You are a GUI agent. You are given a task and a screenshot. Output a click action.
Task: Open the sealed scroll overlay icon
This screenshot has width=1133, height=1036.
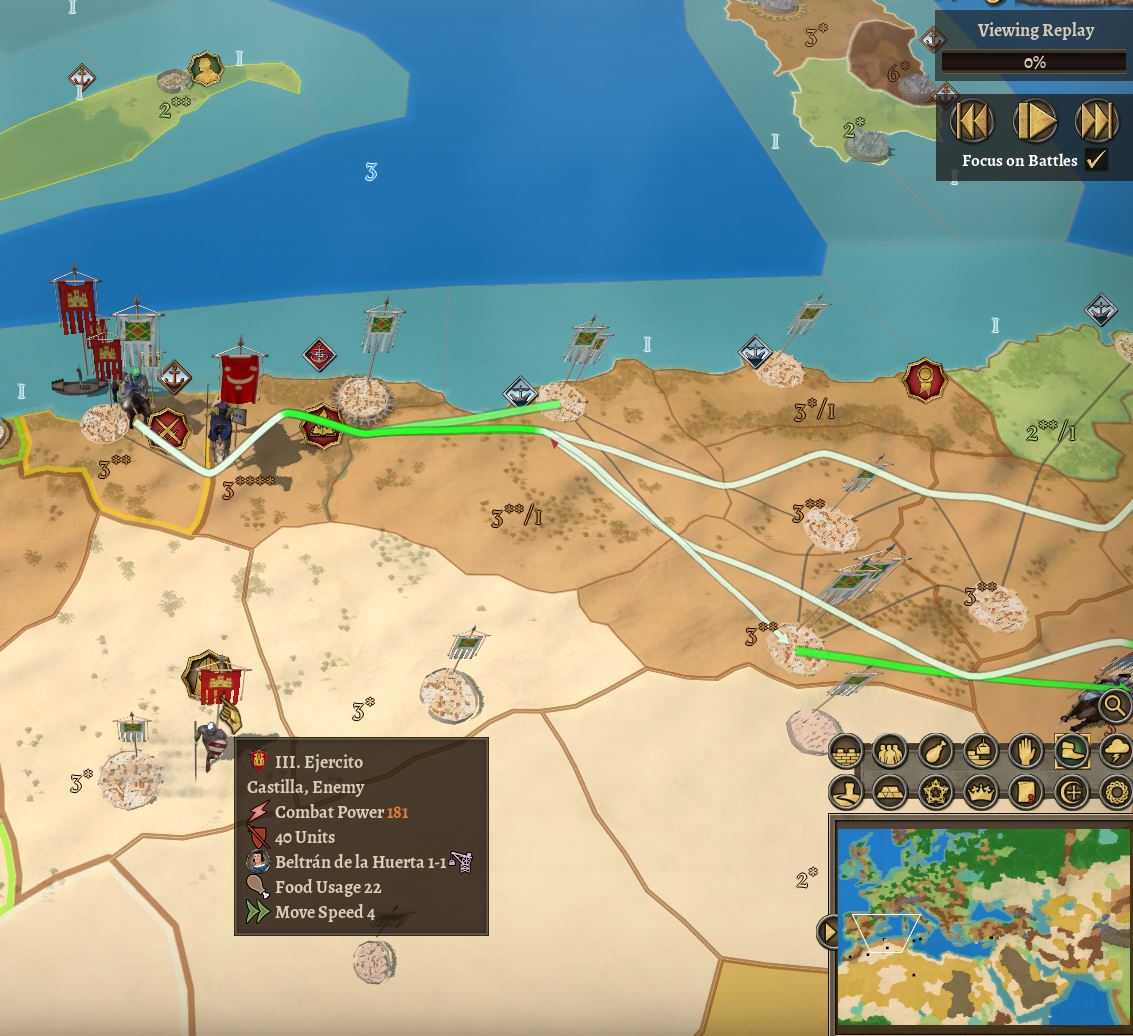(x=1025, y=793)
